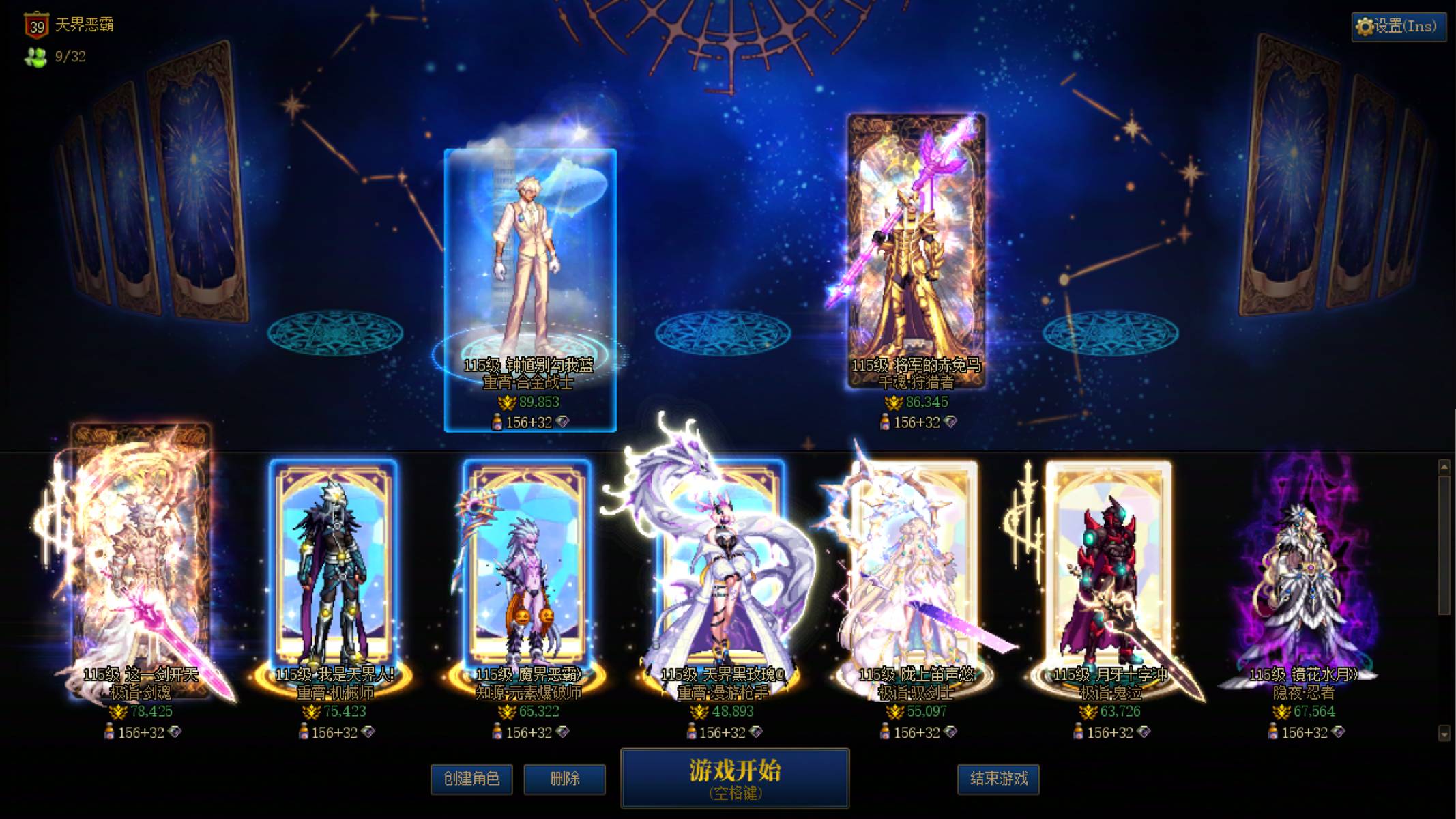Click the gem icon beside 156+32 on 极诣·鬼泣
This screenshot has width=1456, height=819.
(x=1144, y=732)
